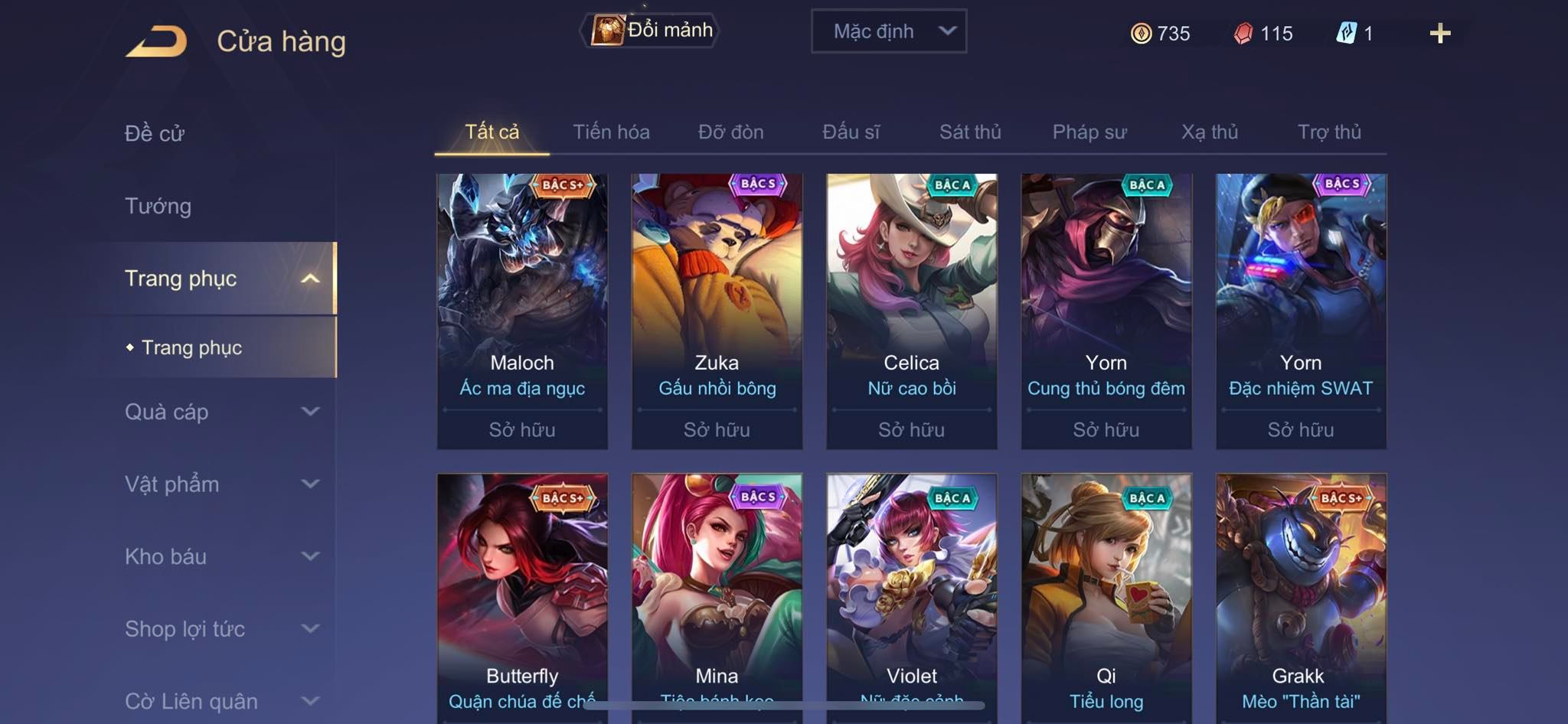The width and height of the screenshot is (1568, 724).
Task: Open the Tướng shop section
Action: point(158,206)
